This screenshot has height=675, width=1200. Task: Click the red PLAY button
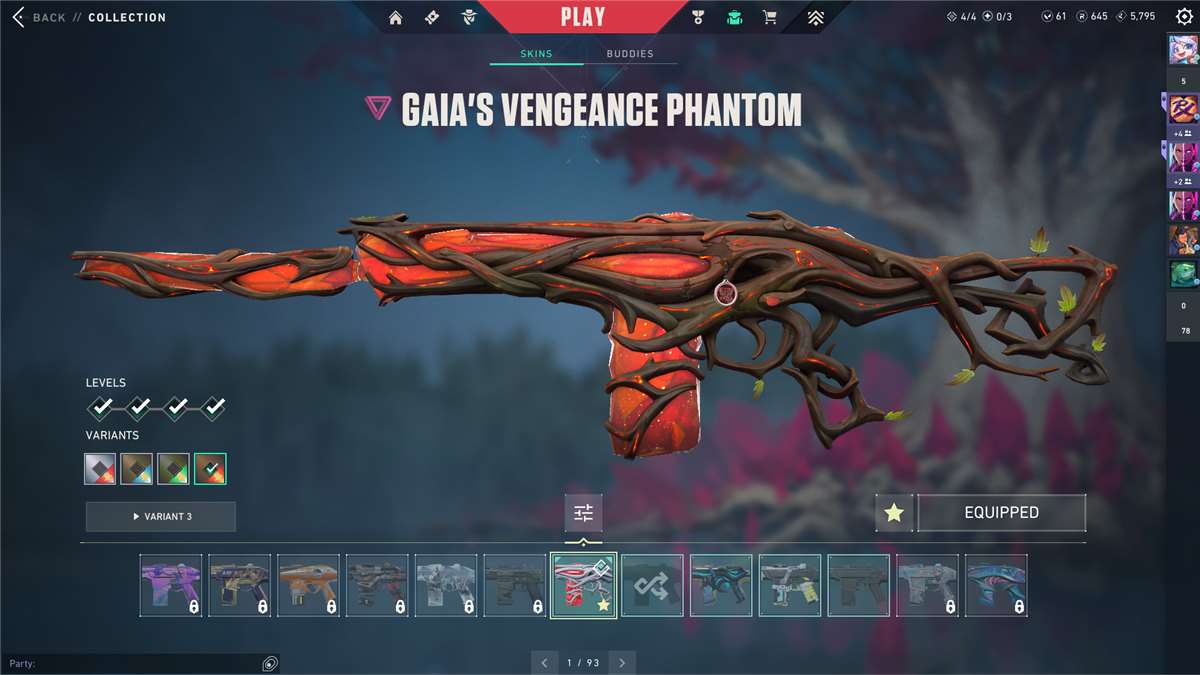(x=582, y=17)
